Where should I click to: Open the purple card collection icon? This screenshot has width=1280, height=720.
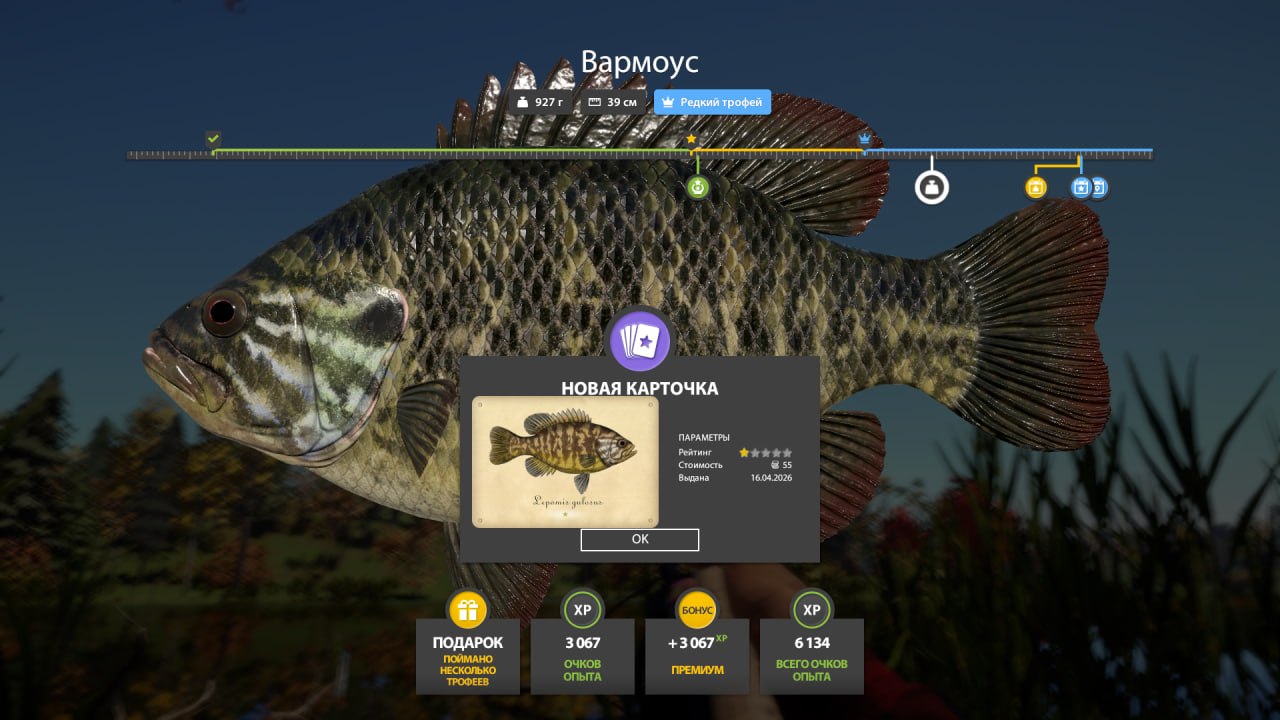(640, 341)
